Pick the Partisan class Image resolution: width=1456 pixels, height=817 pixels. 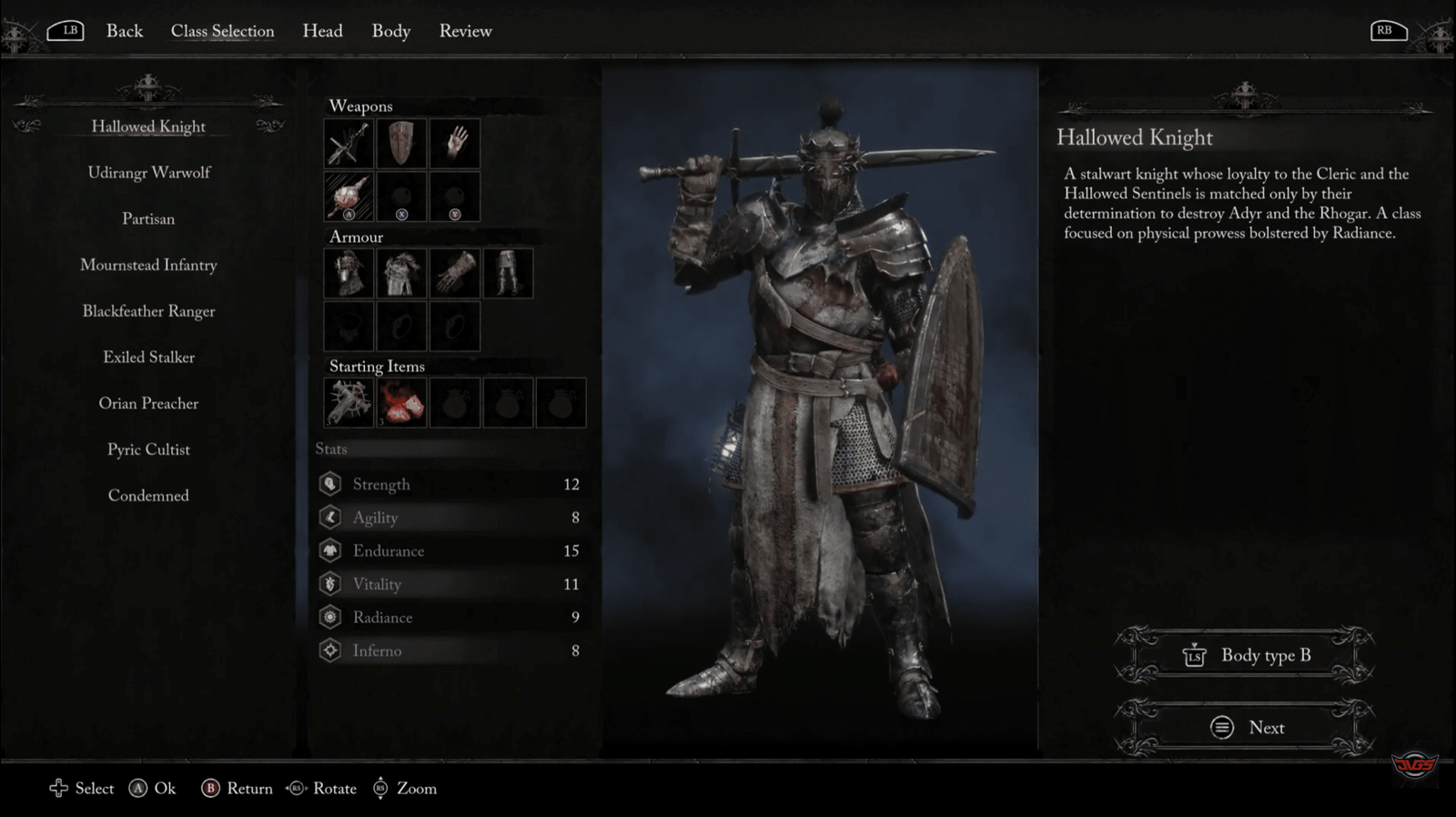pyautogui.click(x=148, y=219)
